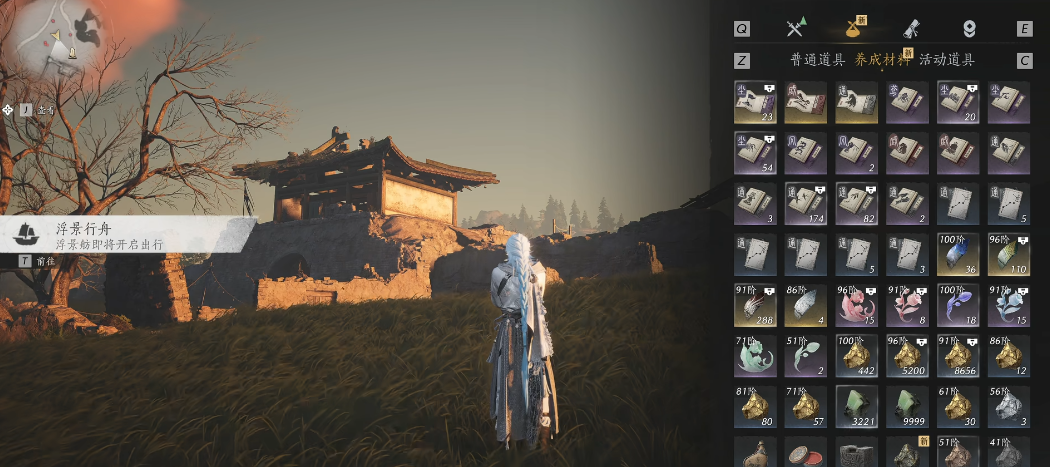Select the manual with count 174
The image size is (1050, 467).
pyautogui.click(x=805, y=203)
